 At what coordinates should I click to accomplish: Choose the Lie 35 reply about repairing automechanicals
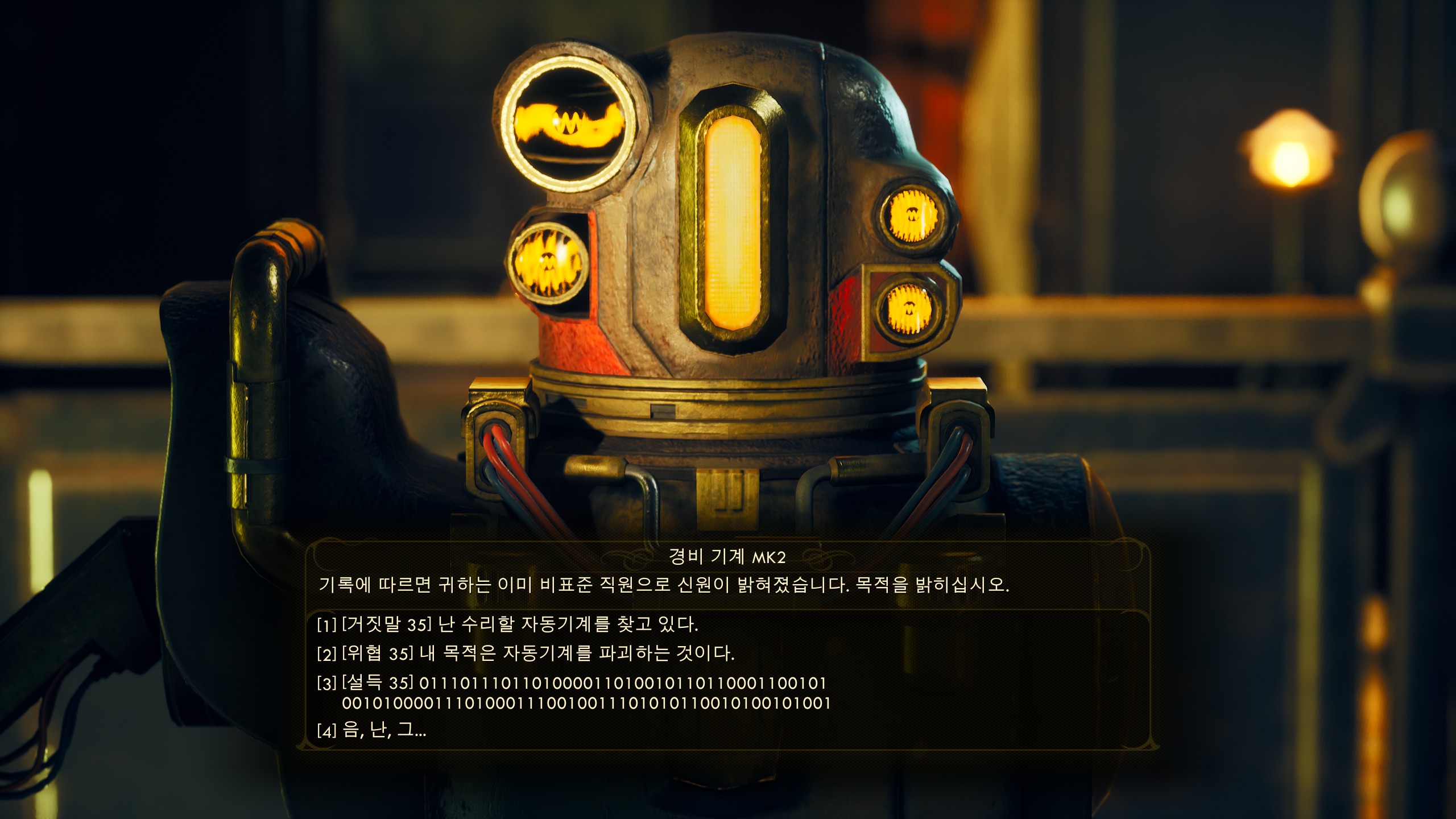click(x=507, y=624)
